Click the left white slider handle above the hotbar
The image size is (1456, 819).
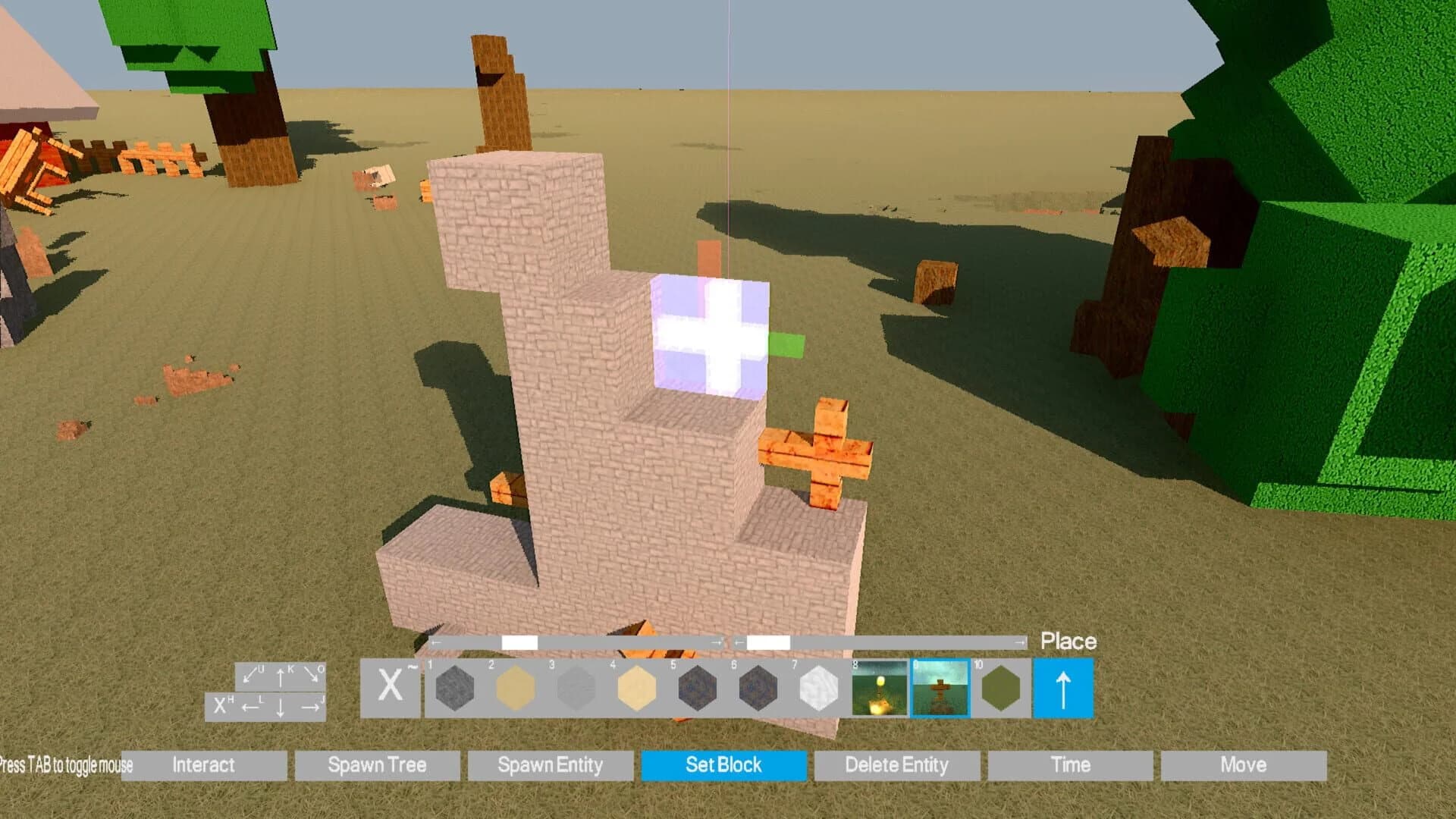click(x=520, y=641)
